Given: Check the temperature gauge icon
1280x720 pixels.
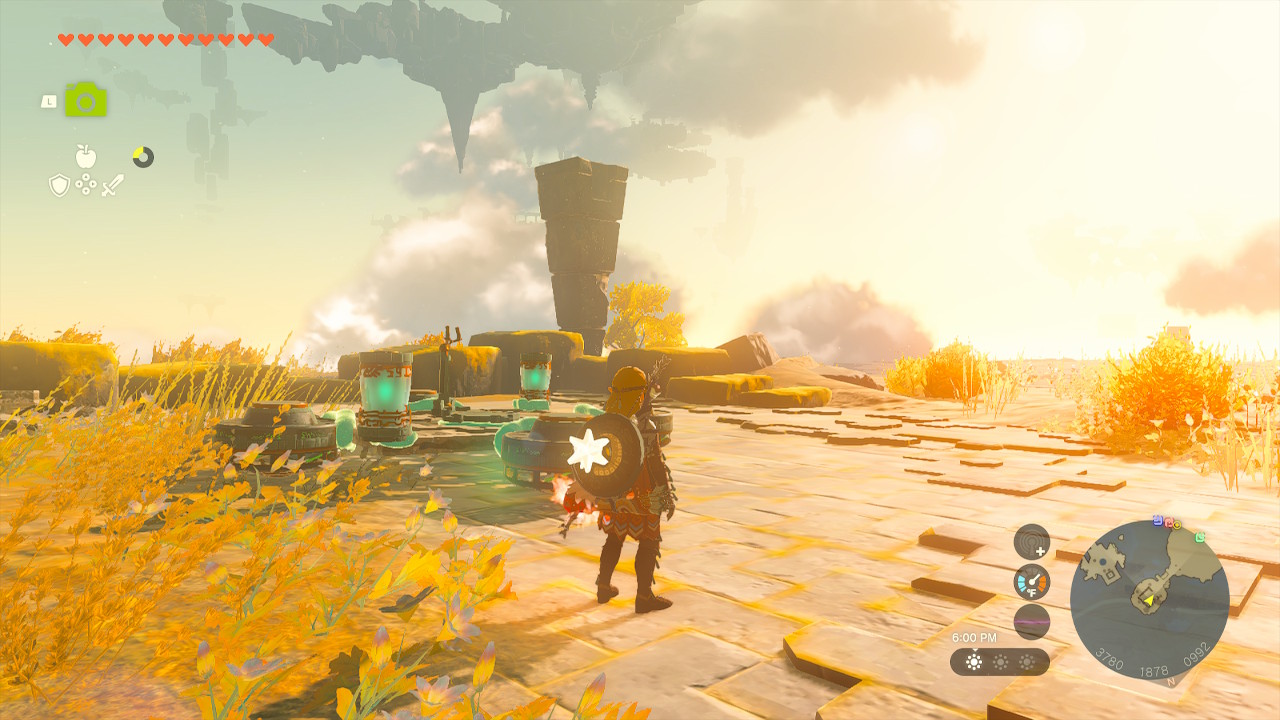Looking at the screenshot, I should (1031, 581).
